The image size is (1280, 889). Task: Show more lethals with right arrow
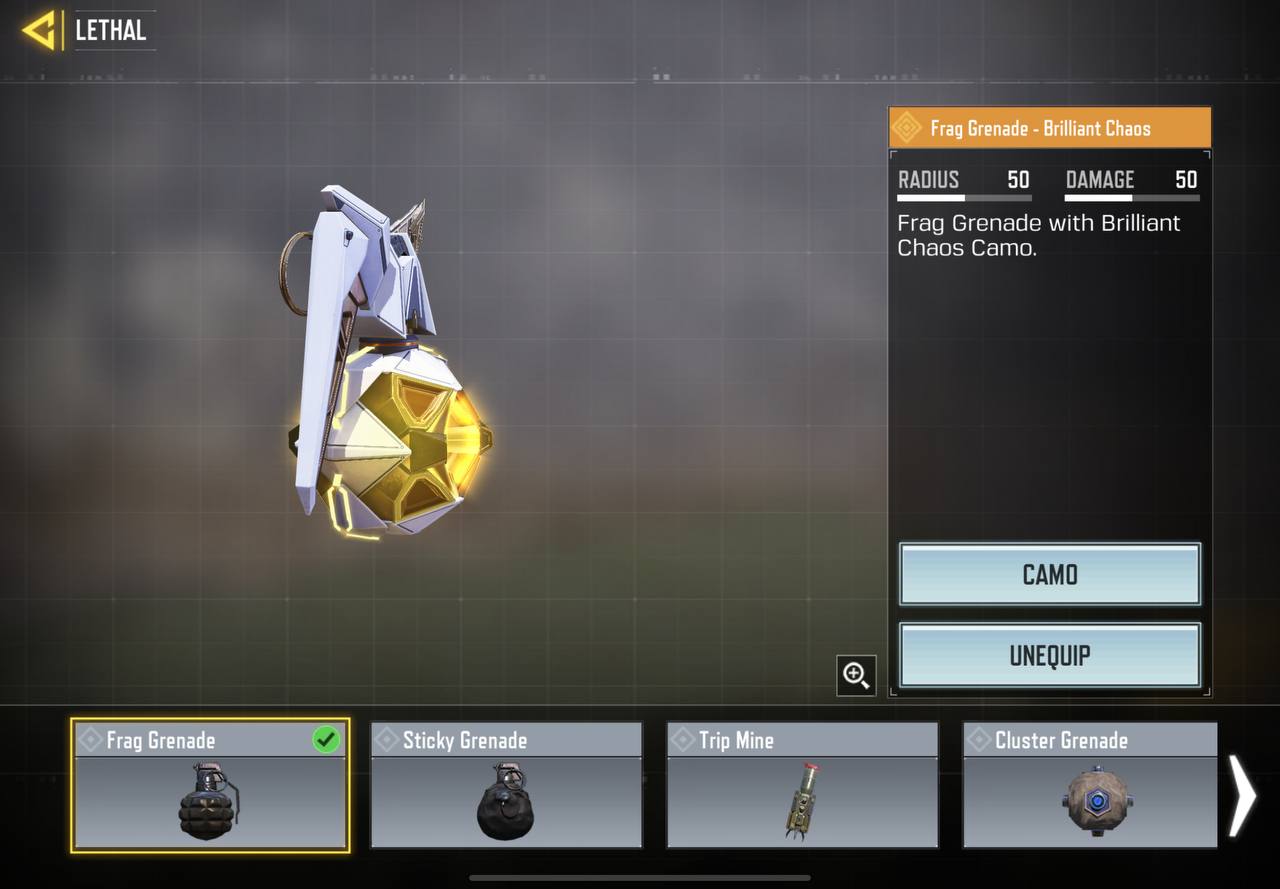point(1241,795)
